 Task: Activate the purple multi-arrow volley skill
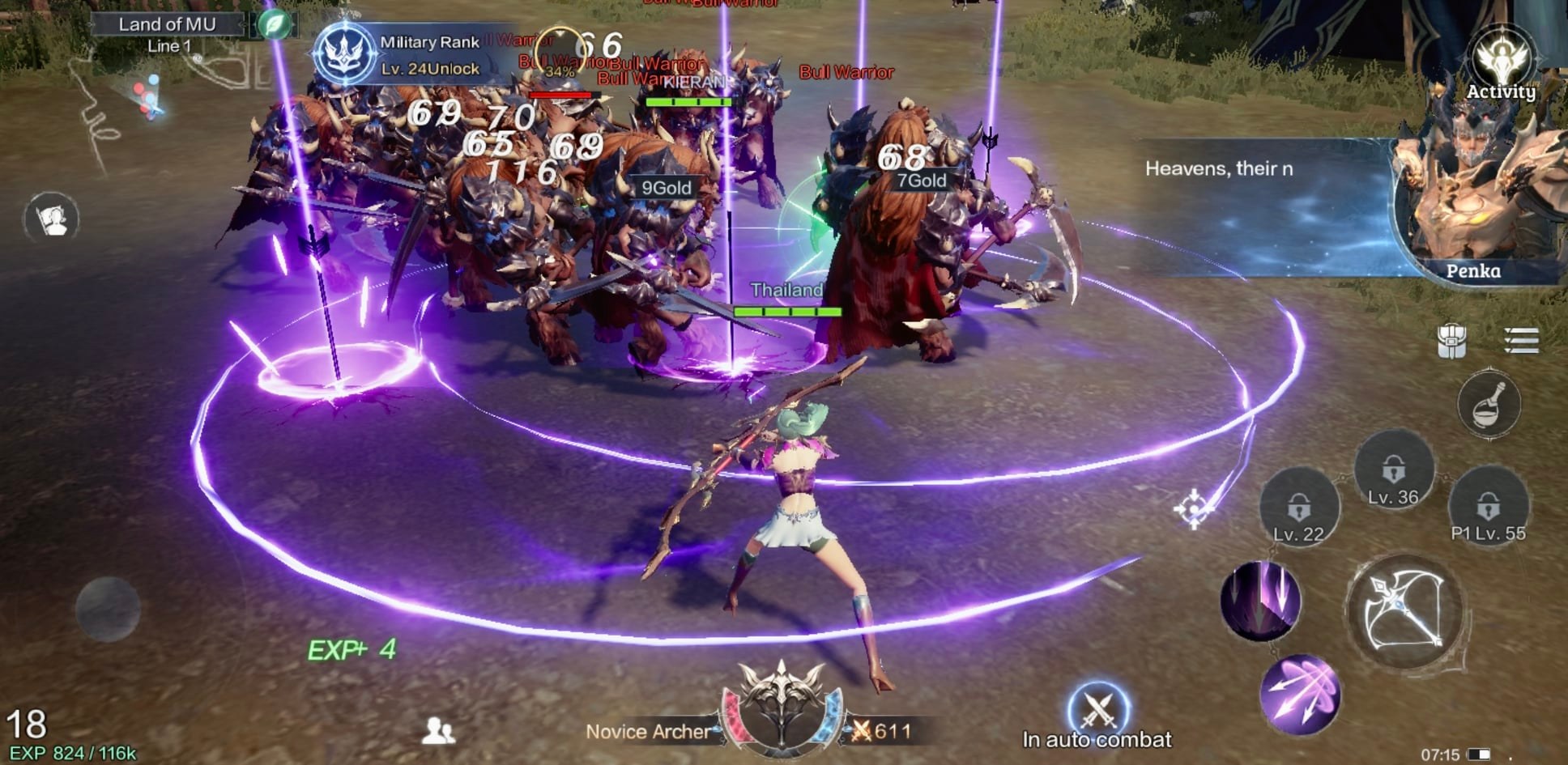[x=1300, y=695]
